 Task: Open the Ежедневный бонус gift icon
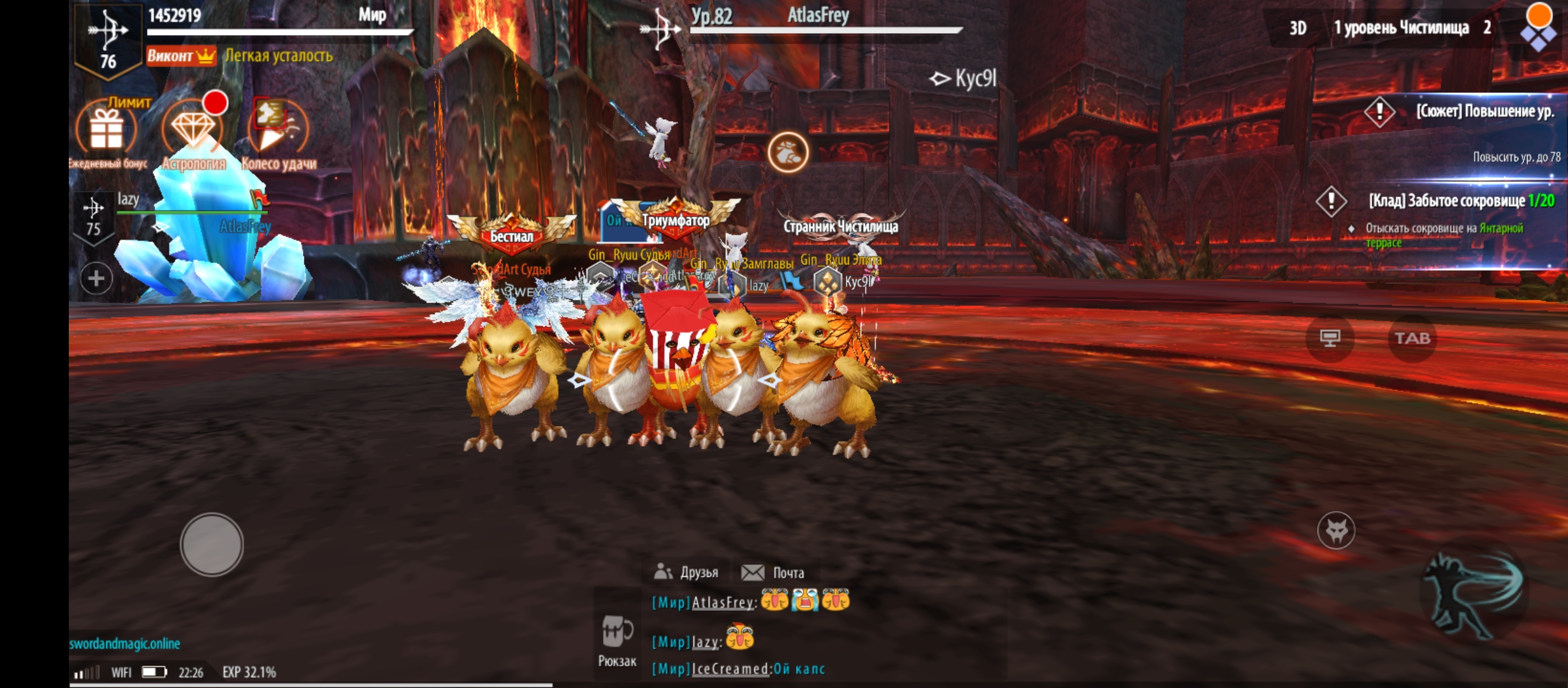(x=106, y=131)
